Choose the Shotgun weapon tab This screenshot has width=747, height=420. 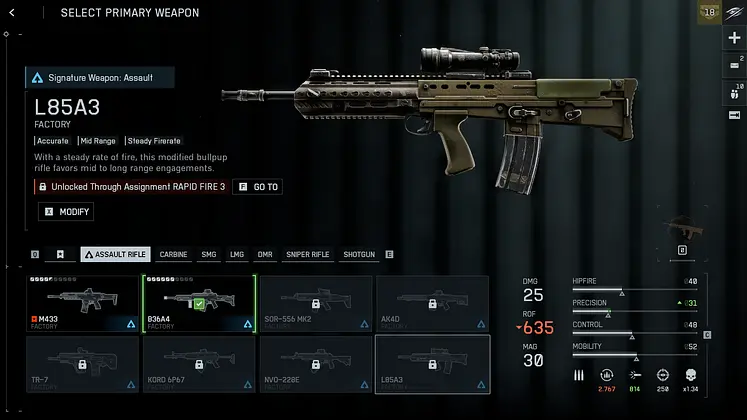[x=359, y=255]
